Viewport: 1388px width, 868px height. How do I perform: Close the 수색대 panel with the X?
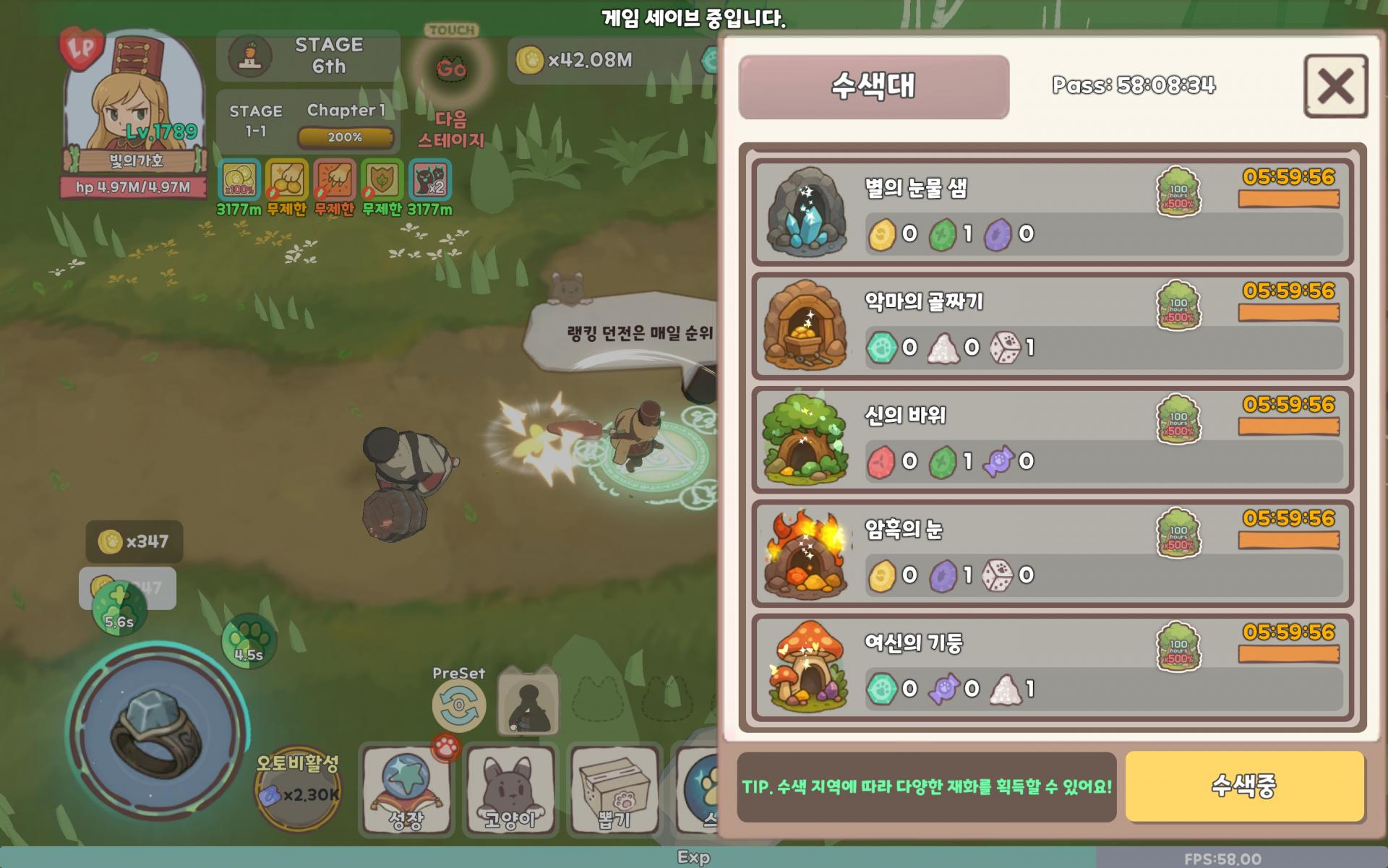tap(1335, 86)
